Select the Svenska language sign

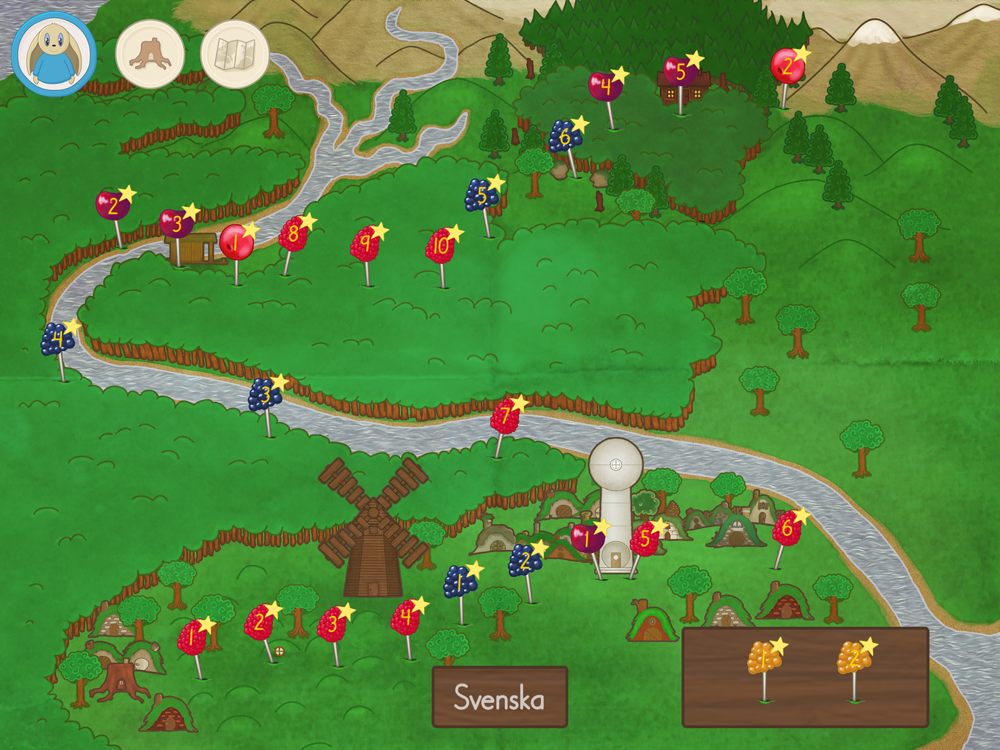pos(500,696)
